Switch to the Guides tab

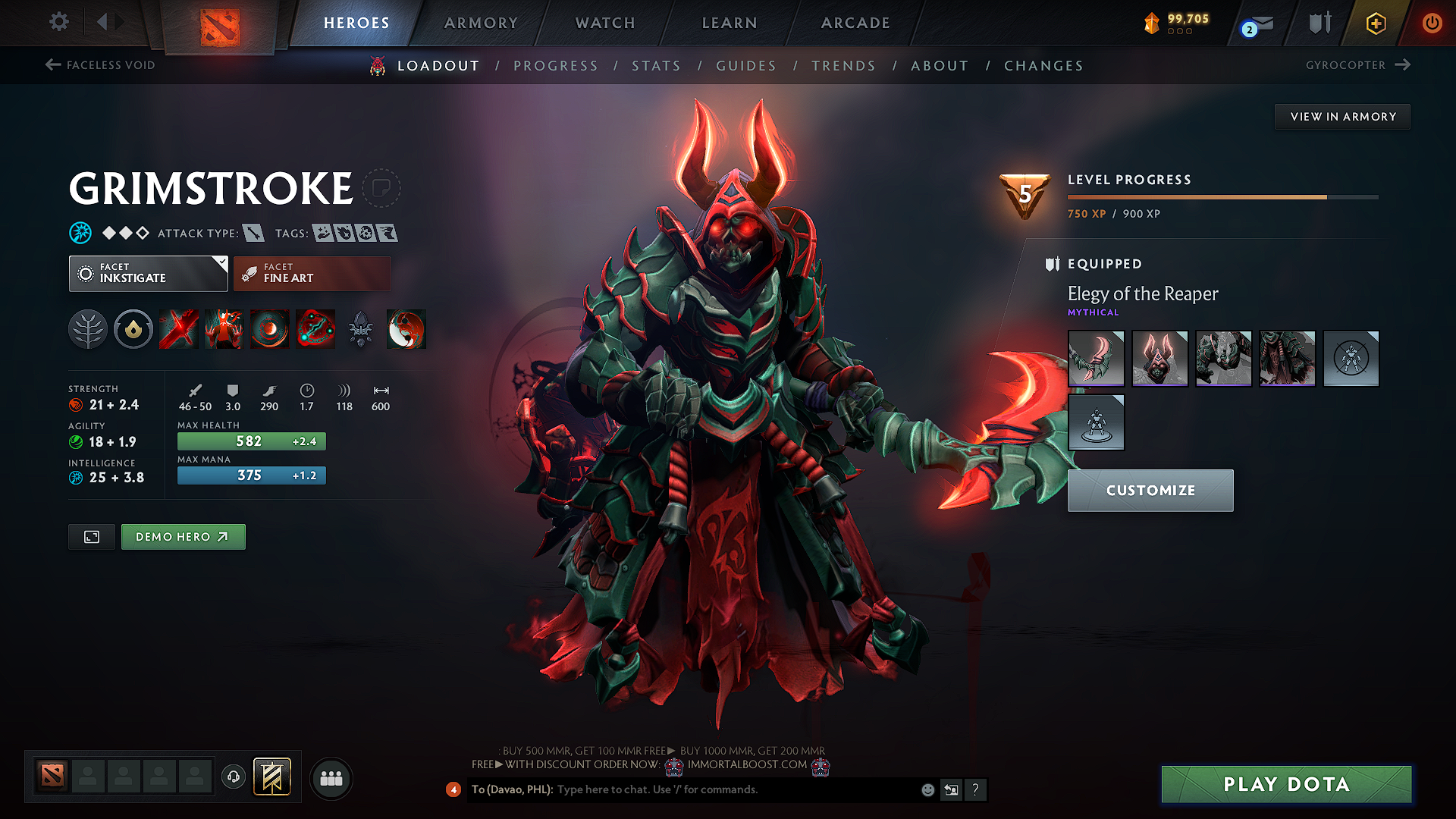(x=746, y=66)
